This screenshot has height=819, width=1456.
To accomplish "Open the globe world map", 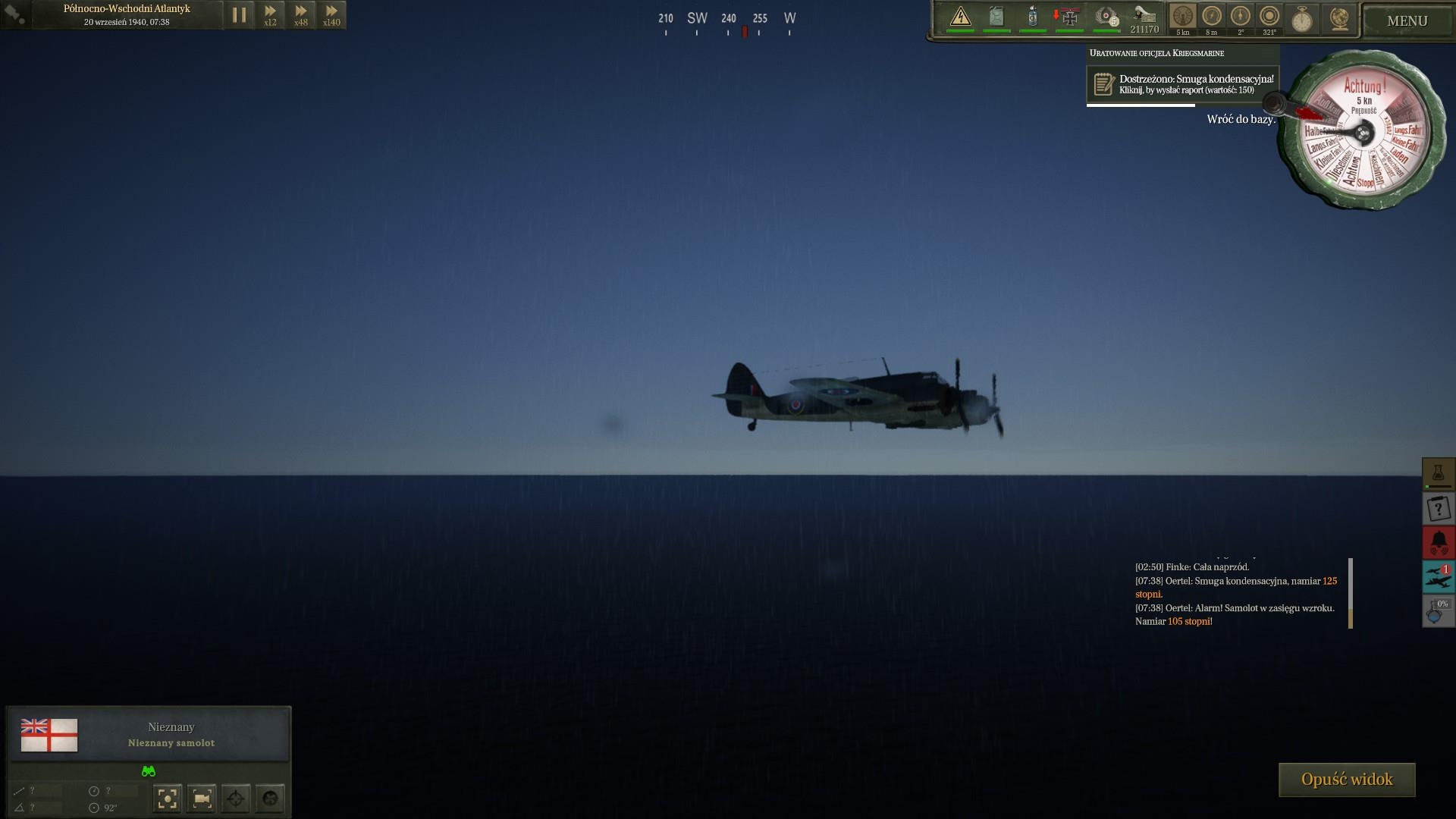I will (1339, 19).
